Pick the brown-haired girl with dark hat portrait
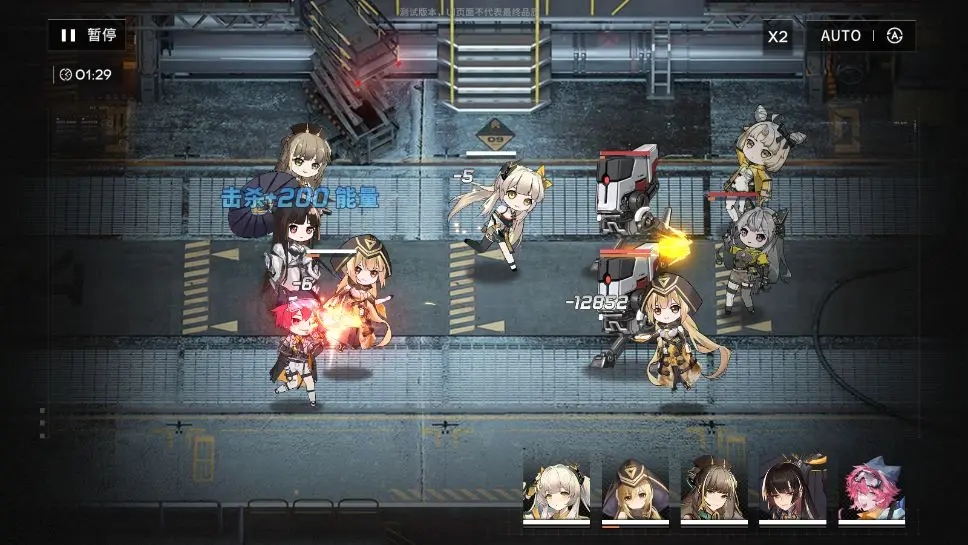968x545 pixels. [714, 488]
